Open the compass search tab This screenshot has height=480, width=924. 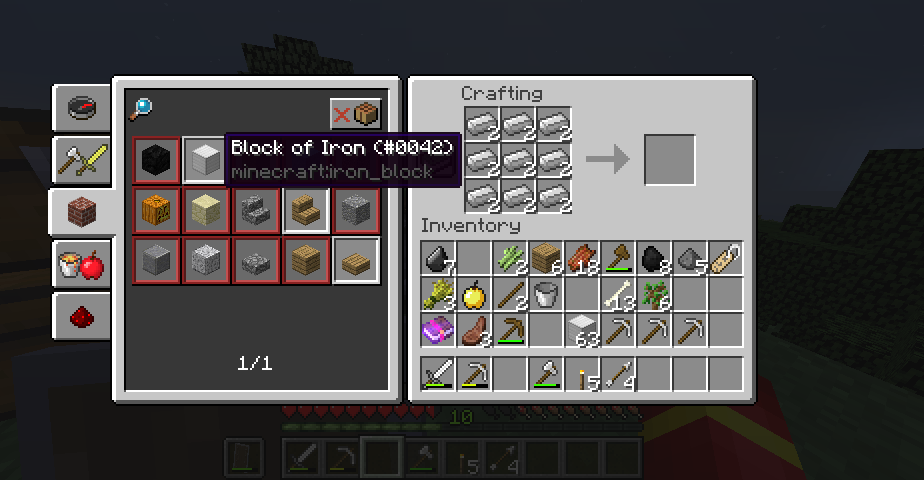tap(82, 108)
